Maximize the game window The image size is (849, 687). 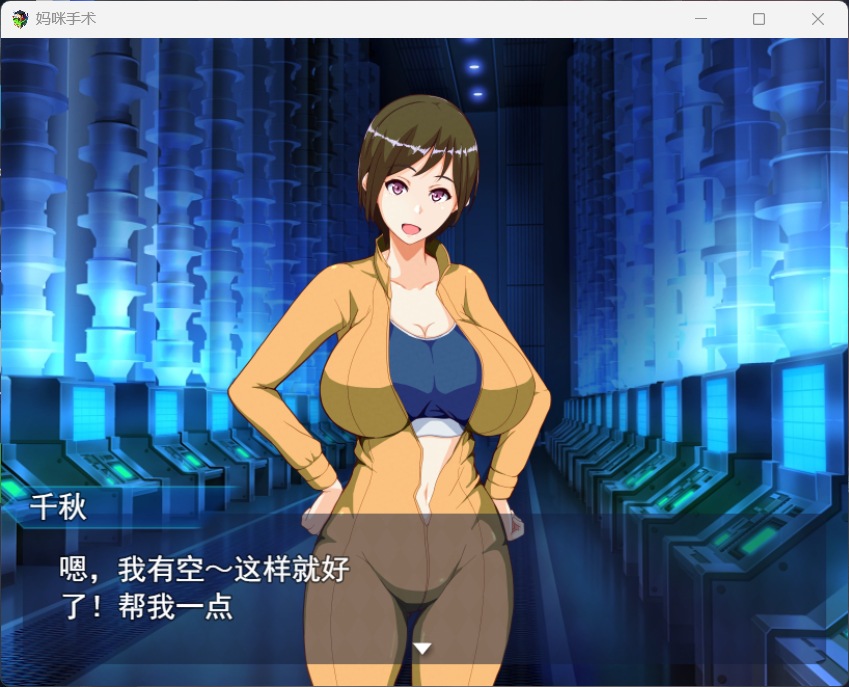pos(759,19)
